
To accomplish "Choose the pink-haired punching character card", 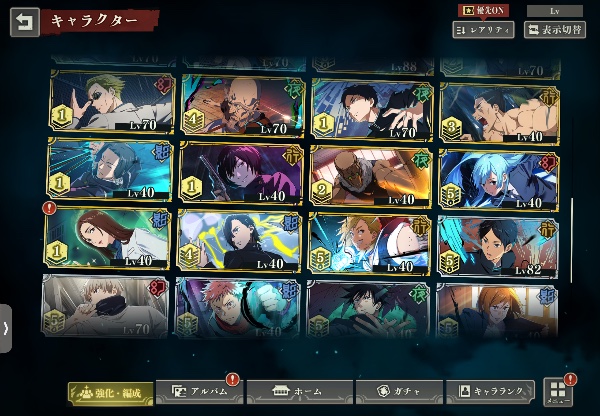I will 240,306.
